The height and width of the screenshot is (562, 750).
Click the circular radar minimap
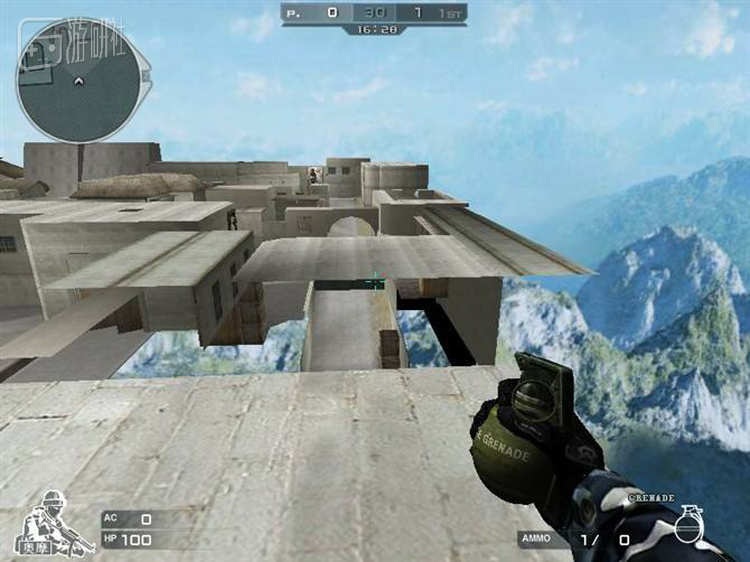(x=78, y=80)
